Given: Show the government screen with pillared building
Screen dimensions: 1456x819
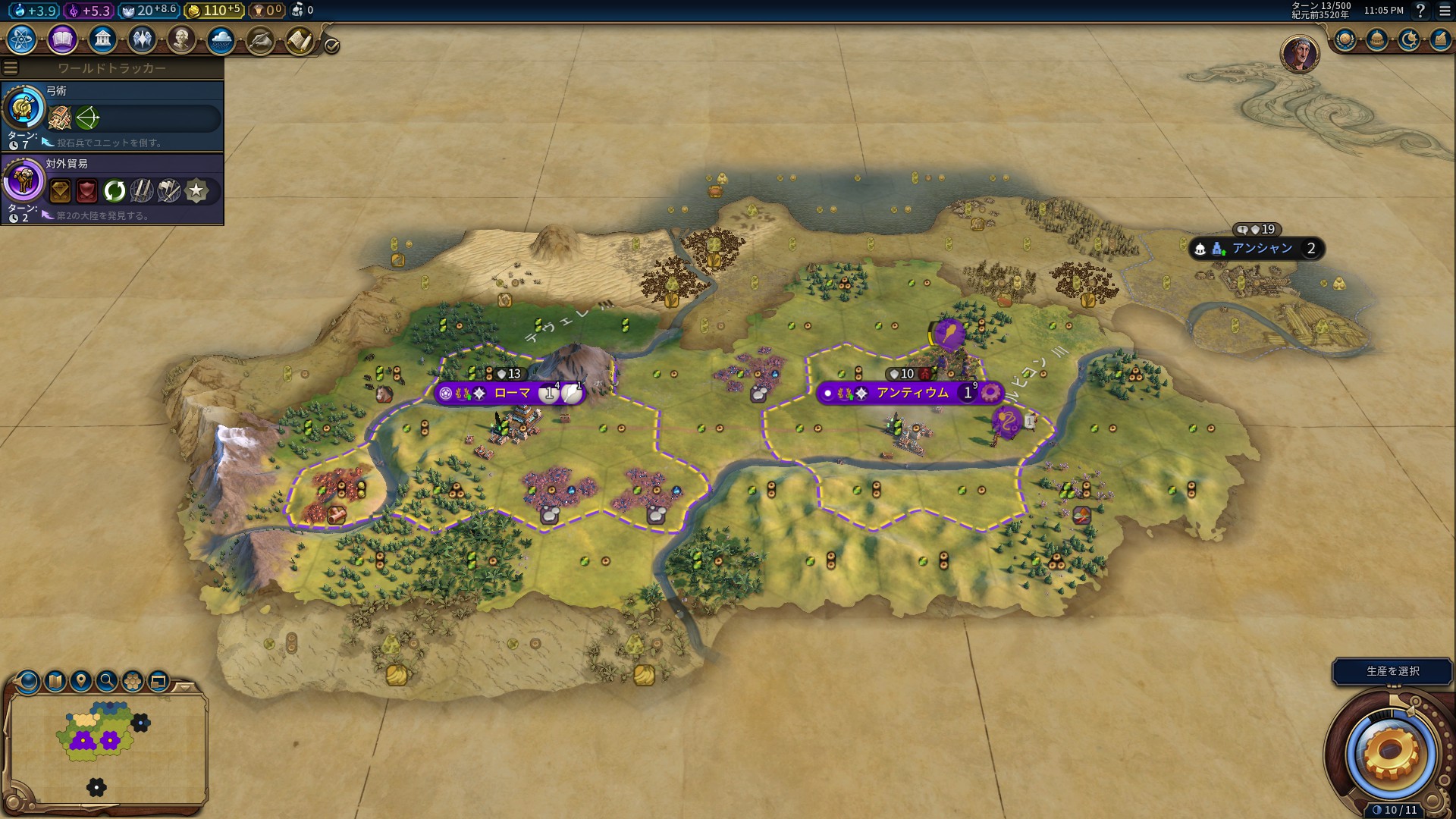Looking at the screenshot, I should (102, 39).
